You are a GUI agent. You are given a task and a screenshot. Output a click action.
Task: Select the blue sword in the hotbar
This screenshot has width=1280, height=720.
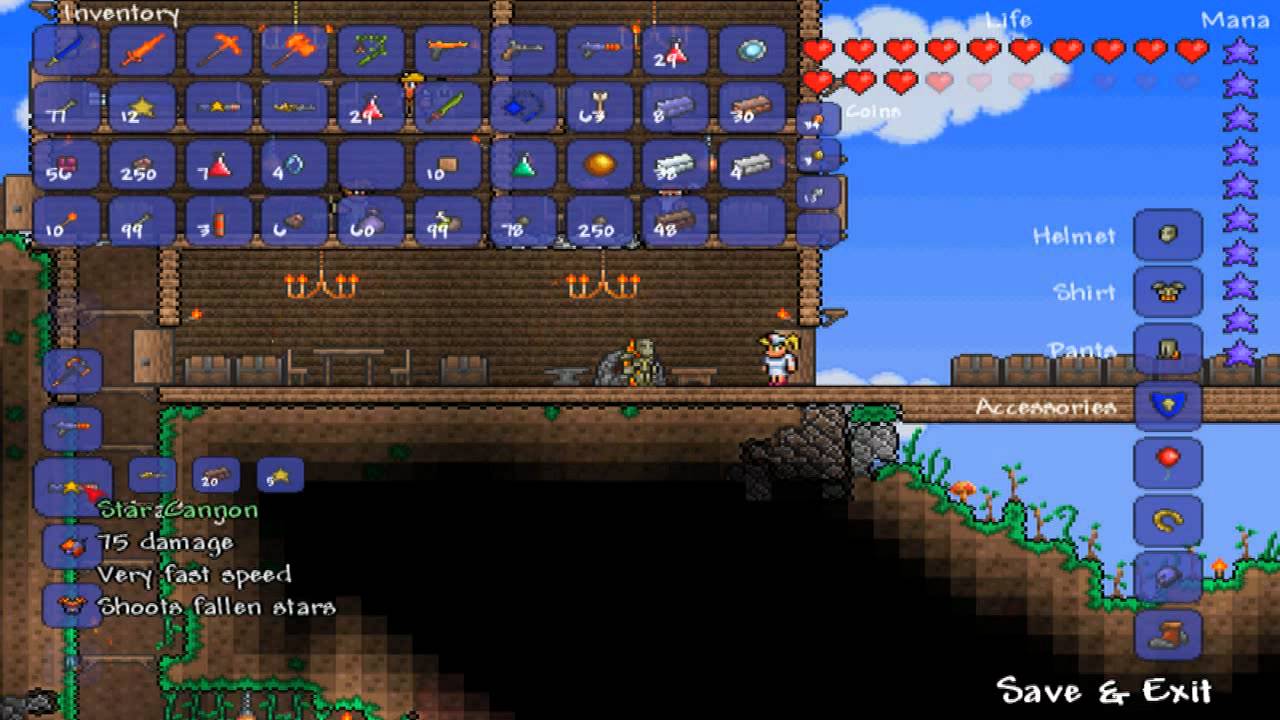coord(67,50)
